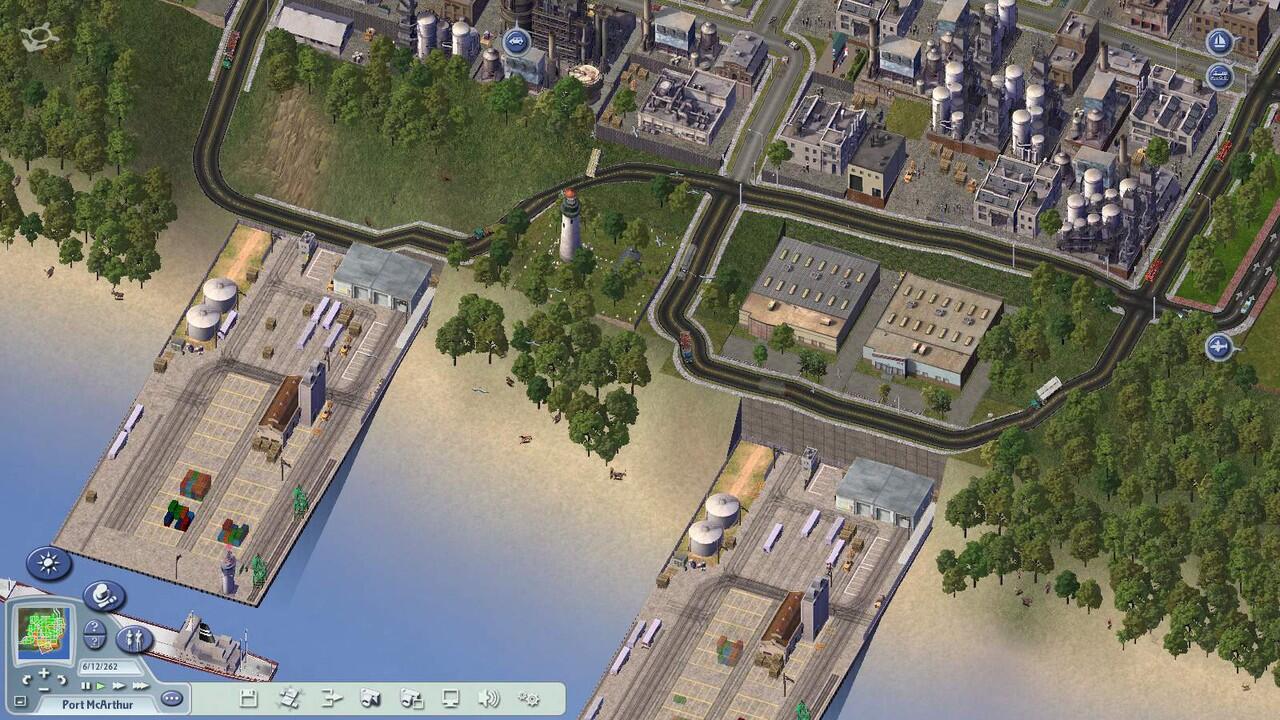
Task: Select the sailboat marker icon
Action: (1220, 42)
